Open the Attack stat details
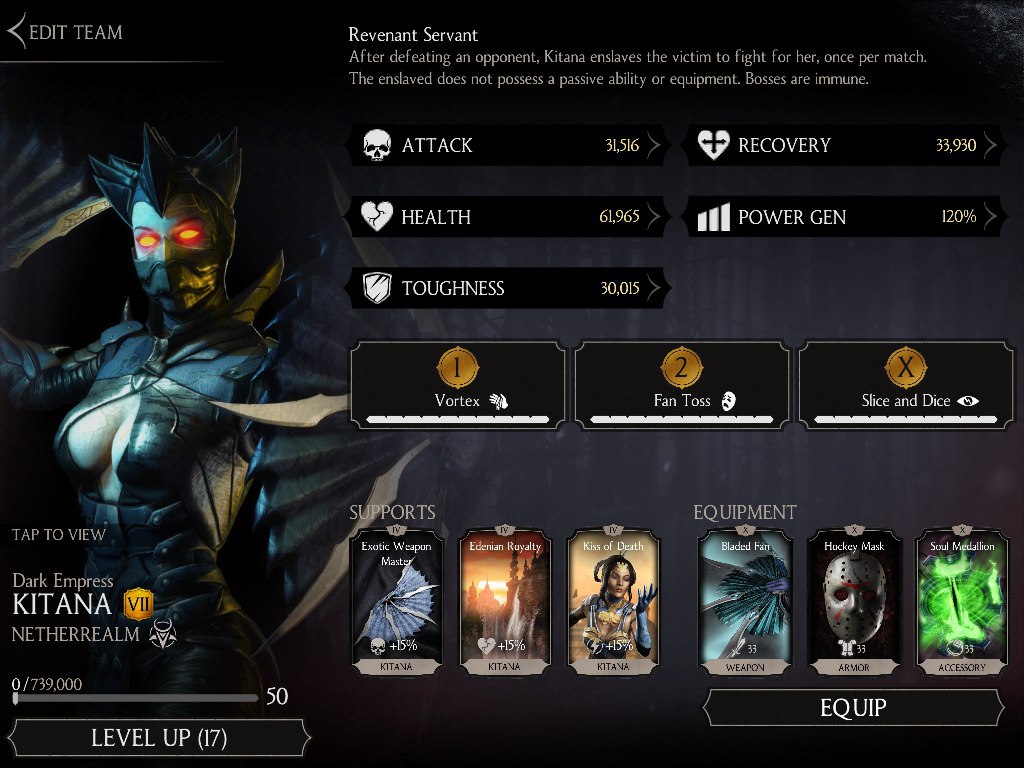Viewport: 1024px width, 768px height. [x=508, y=146]
